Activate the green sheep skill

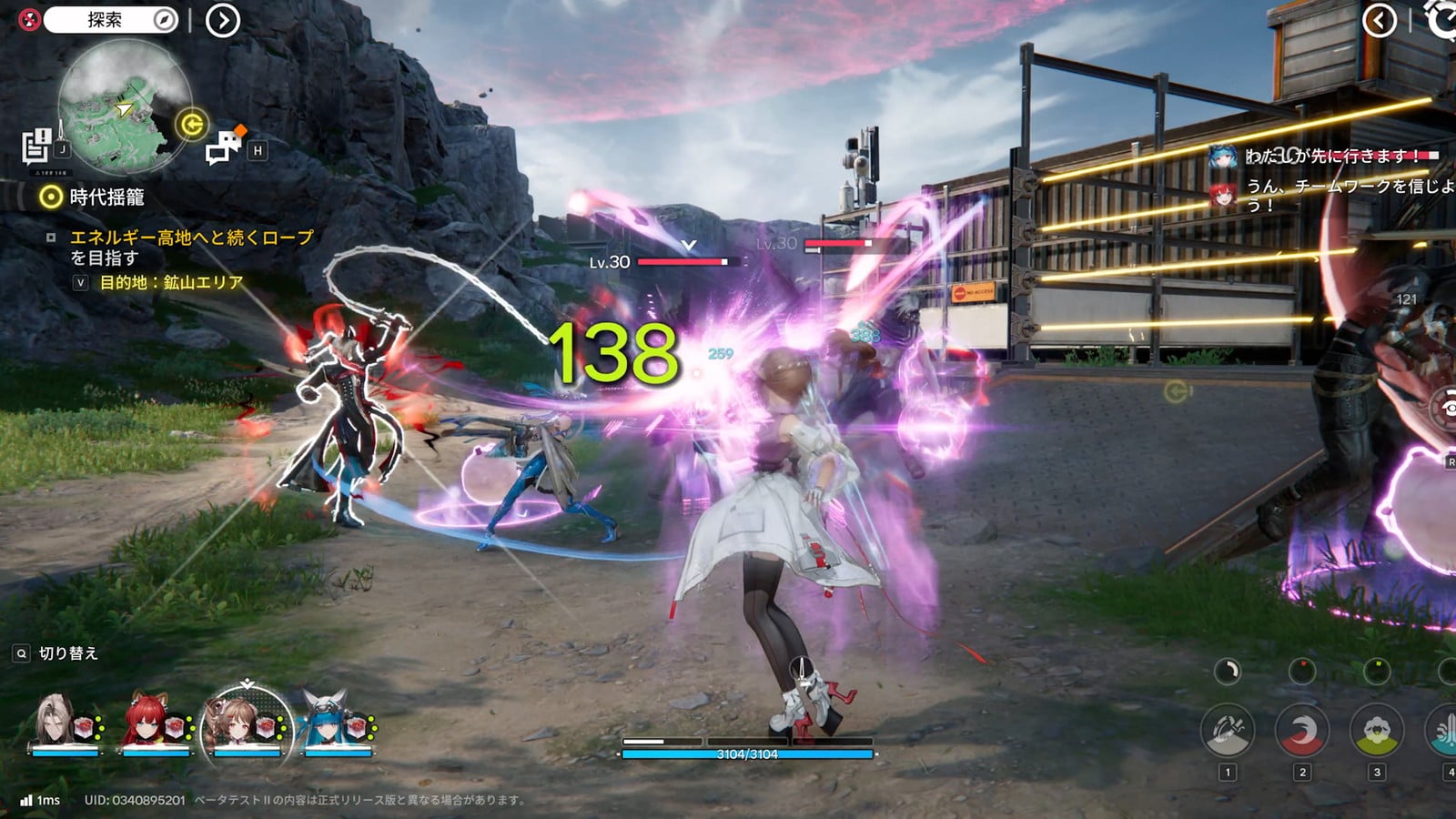[x=1376, y=731]
